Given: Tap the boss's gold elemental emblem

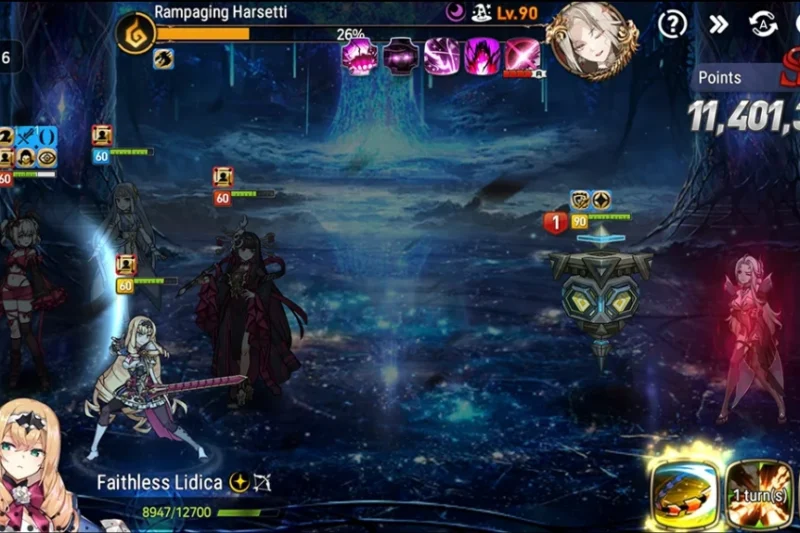Looking at the screenshot, I should pos(134,34).
